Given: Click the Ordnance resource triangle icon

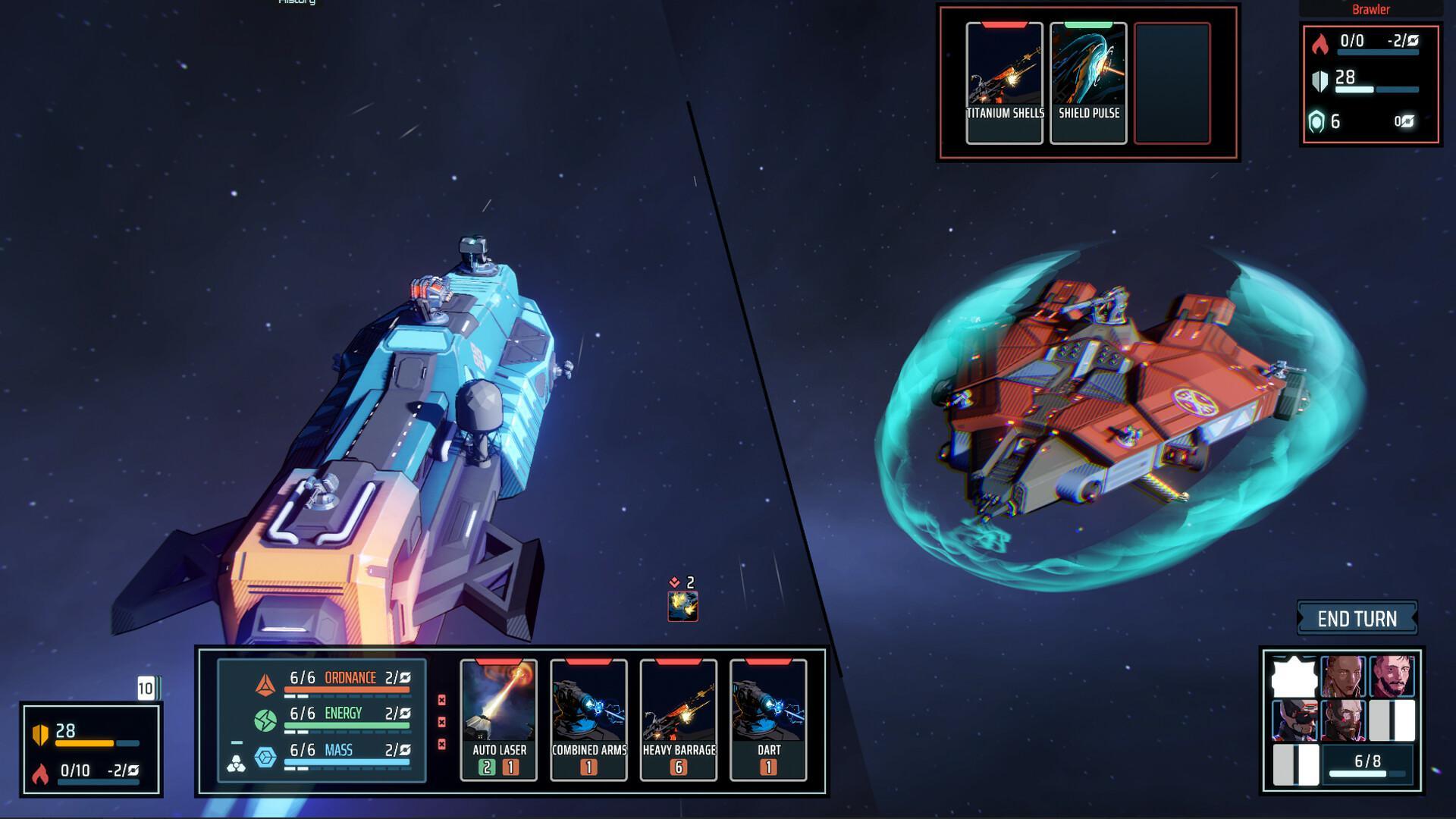Looking at the screenshot, I should [265, 685].
